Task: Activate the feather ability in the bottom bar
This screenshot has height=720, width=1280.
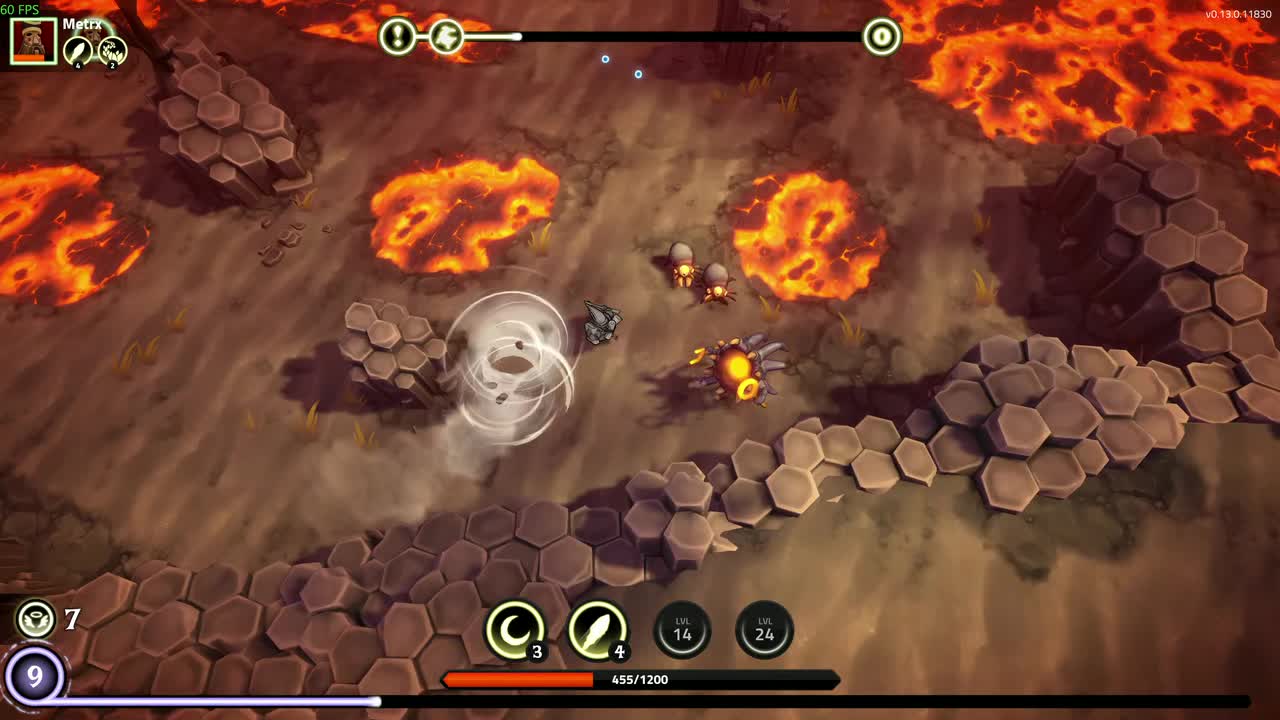Action: 597,631
